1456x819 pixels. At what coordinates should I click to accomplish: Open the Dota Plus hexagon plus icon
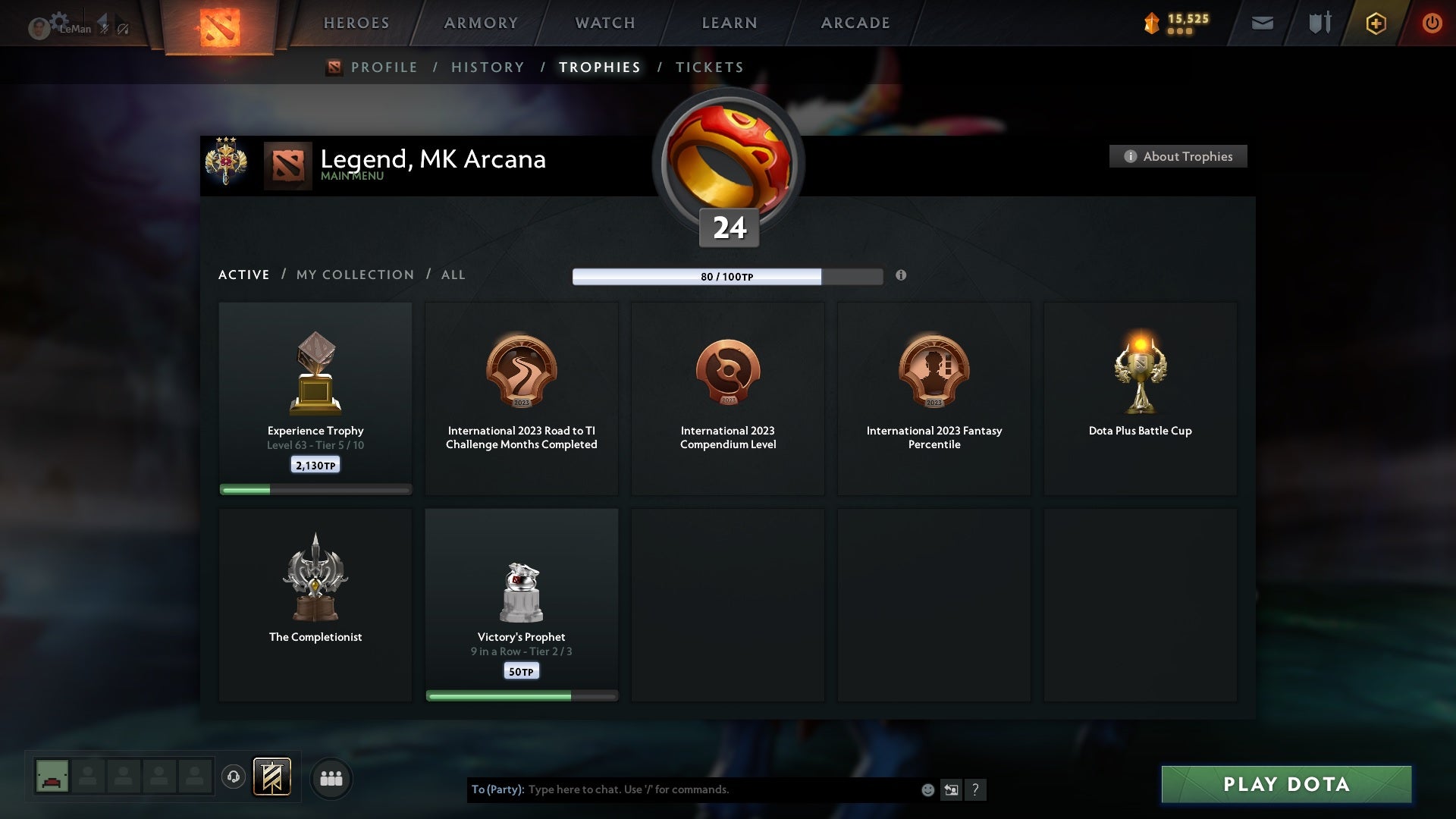[x=1376, y=24]
